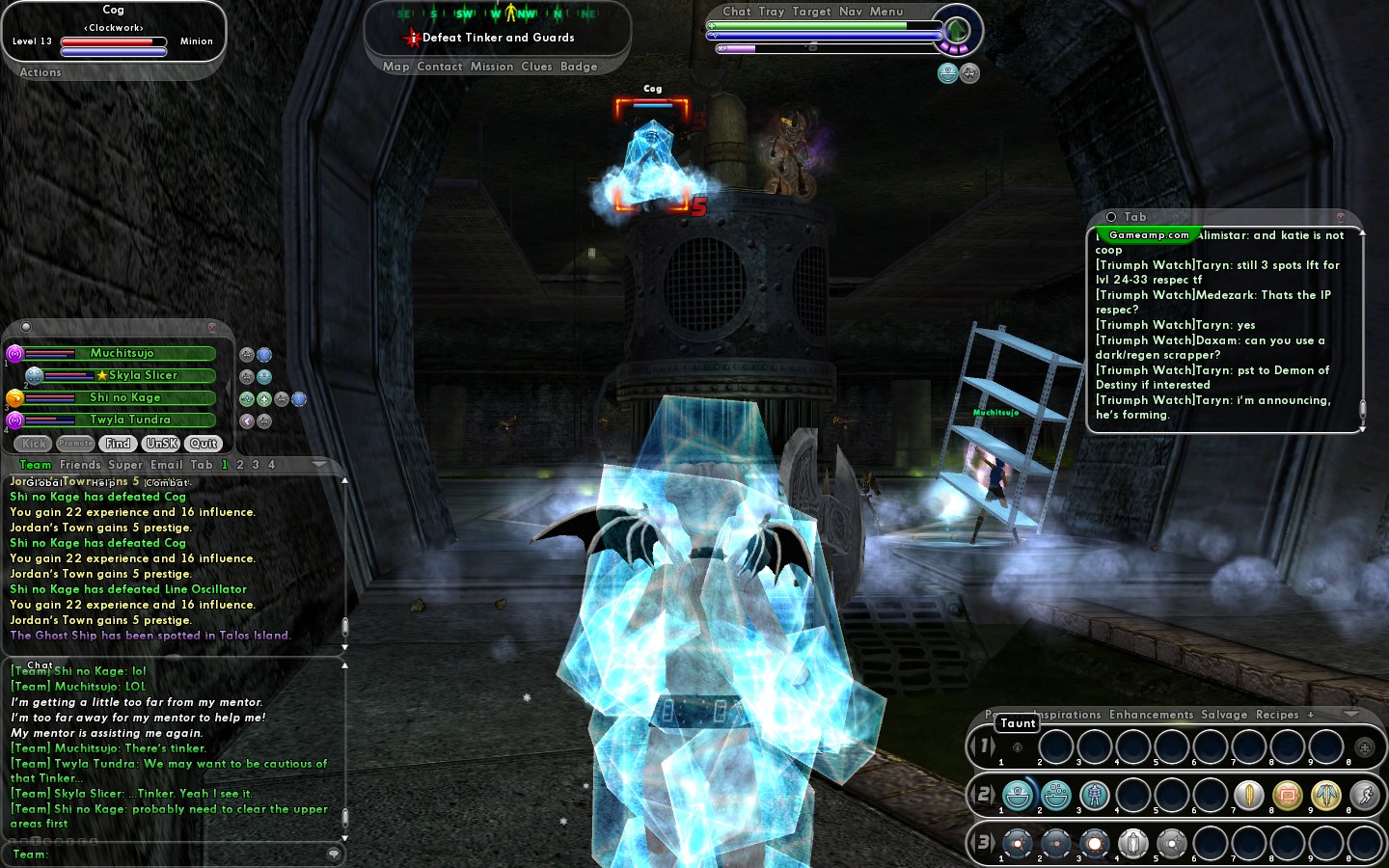Switch to the Friends tab
This screenshot has width=1389, height=868.
pos(80,465)
